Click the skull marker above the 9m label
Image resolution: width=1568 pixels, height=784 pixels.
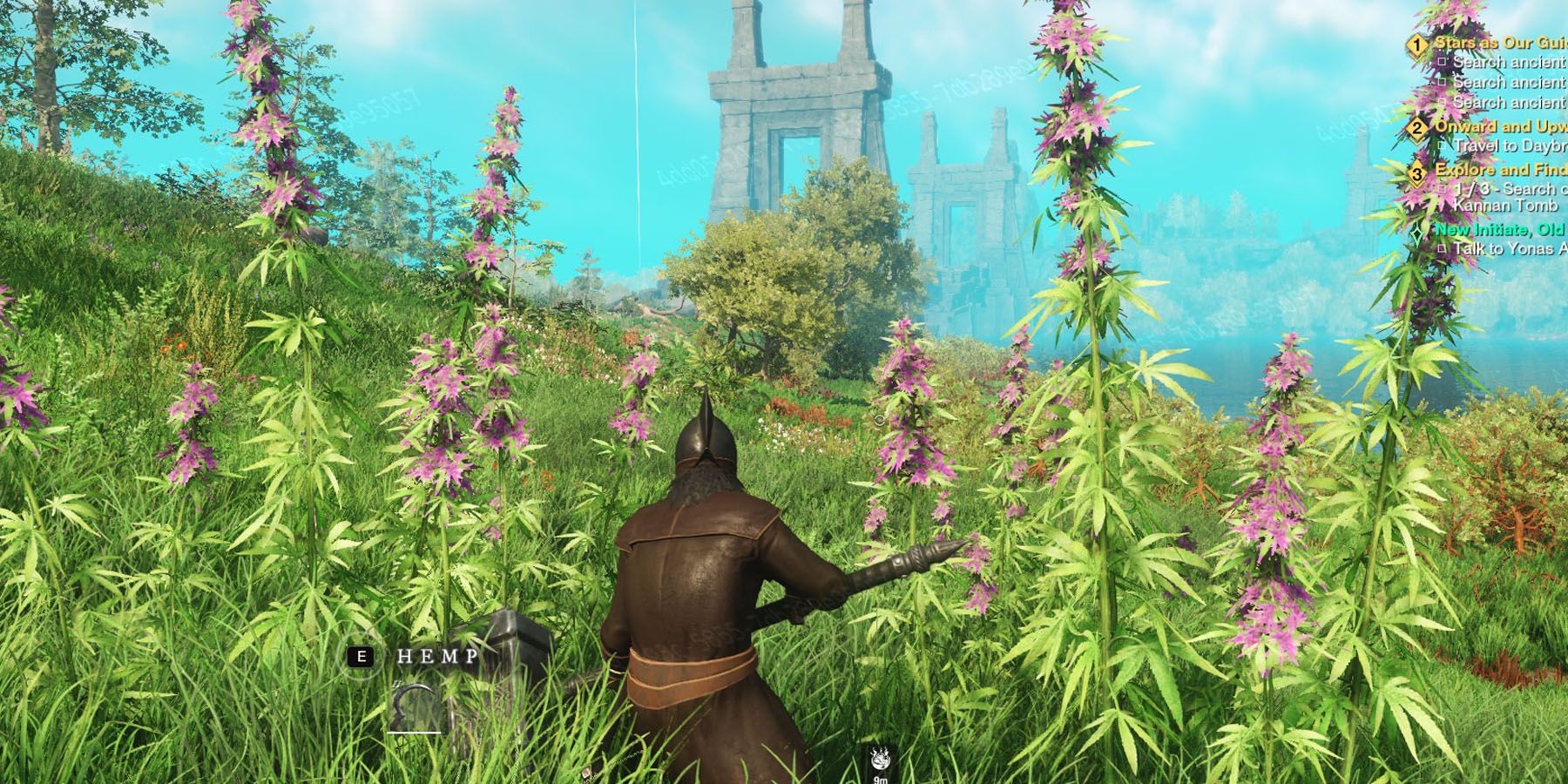click(882, 760)
